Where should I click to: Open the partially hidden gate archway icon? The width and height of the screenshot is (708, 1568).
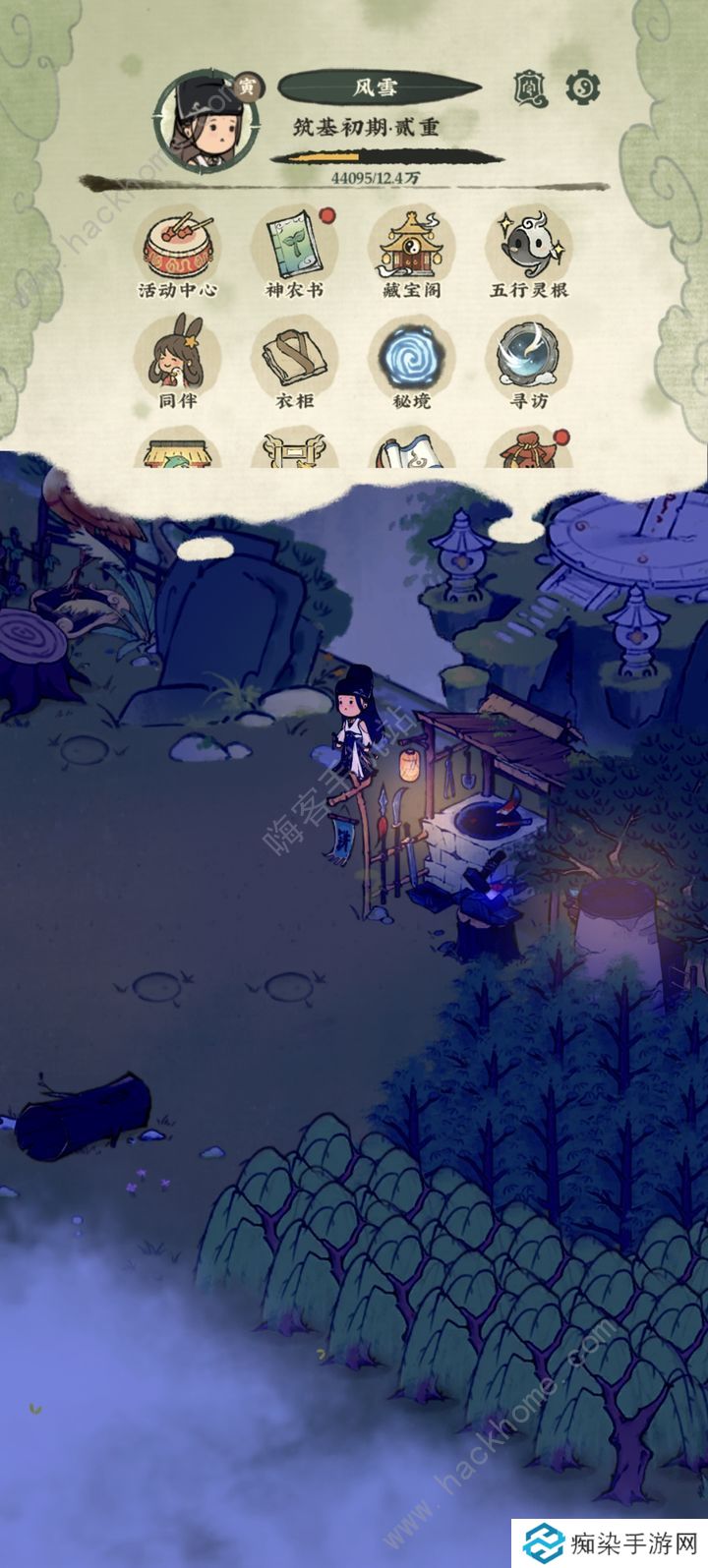click(293, 452)
